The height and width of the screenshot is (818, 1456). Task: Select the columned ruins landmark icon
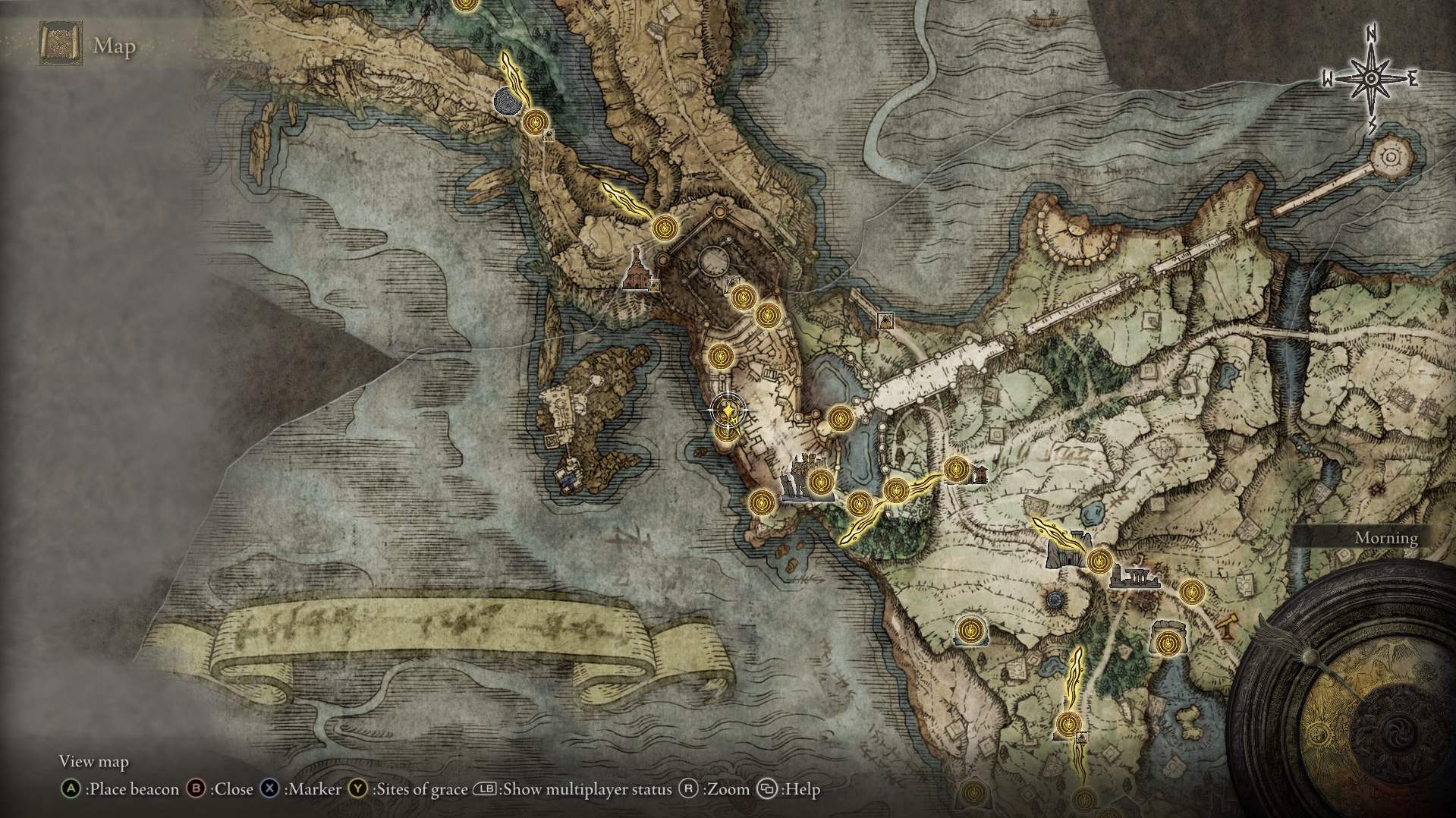tap(1134, 578)
